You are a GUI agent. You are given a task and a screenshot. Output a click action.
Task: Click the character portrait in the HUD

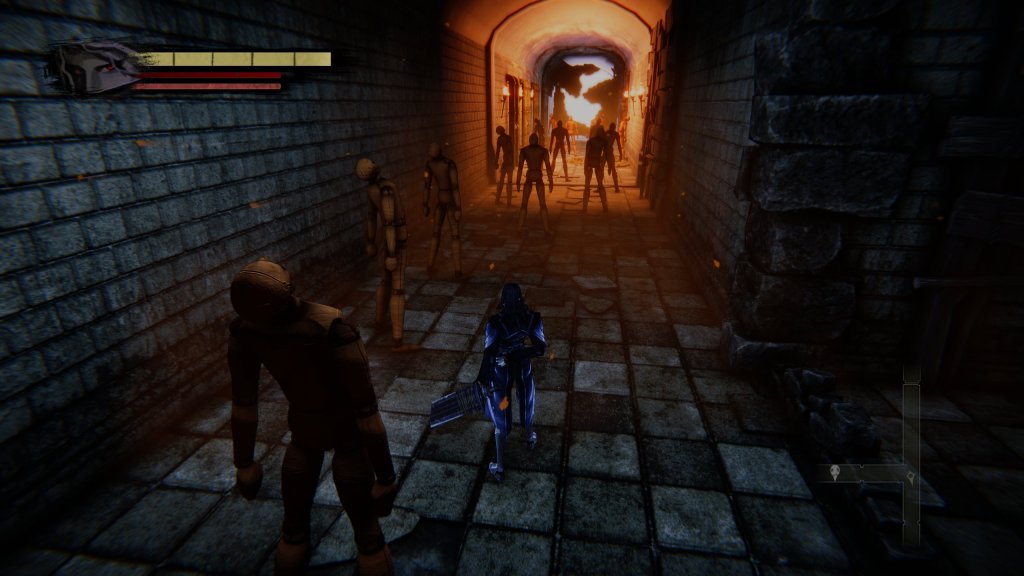pyautogui.click(x=94, y=68)
